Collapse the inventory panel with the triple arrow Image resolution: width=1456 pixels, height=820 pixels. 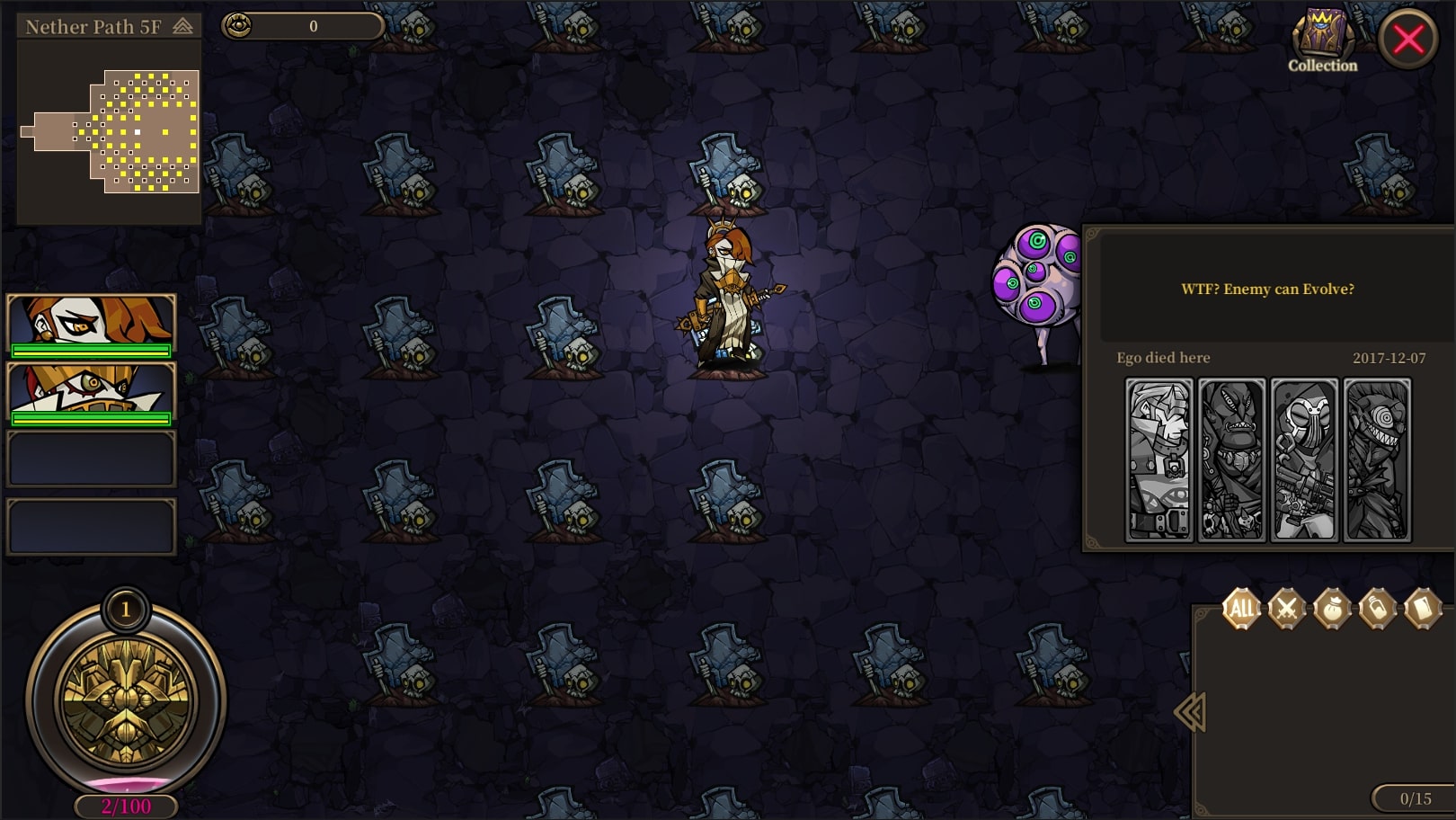pos(1189,712)
